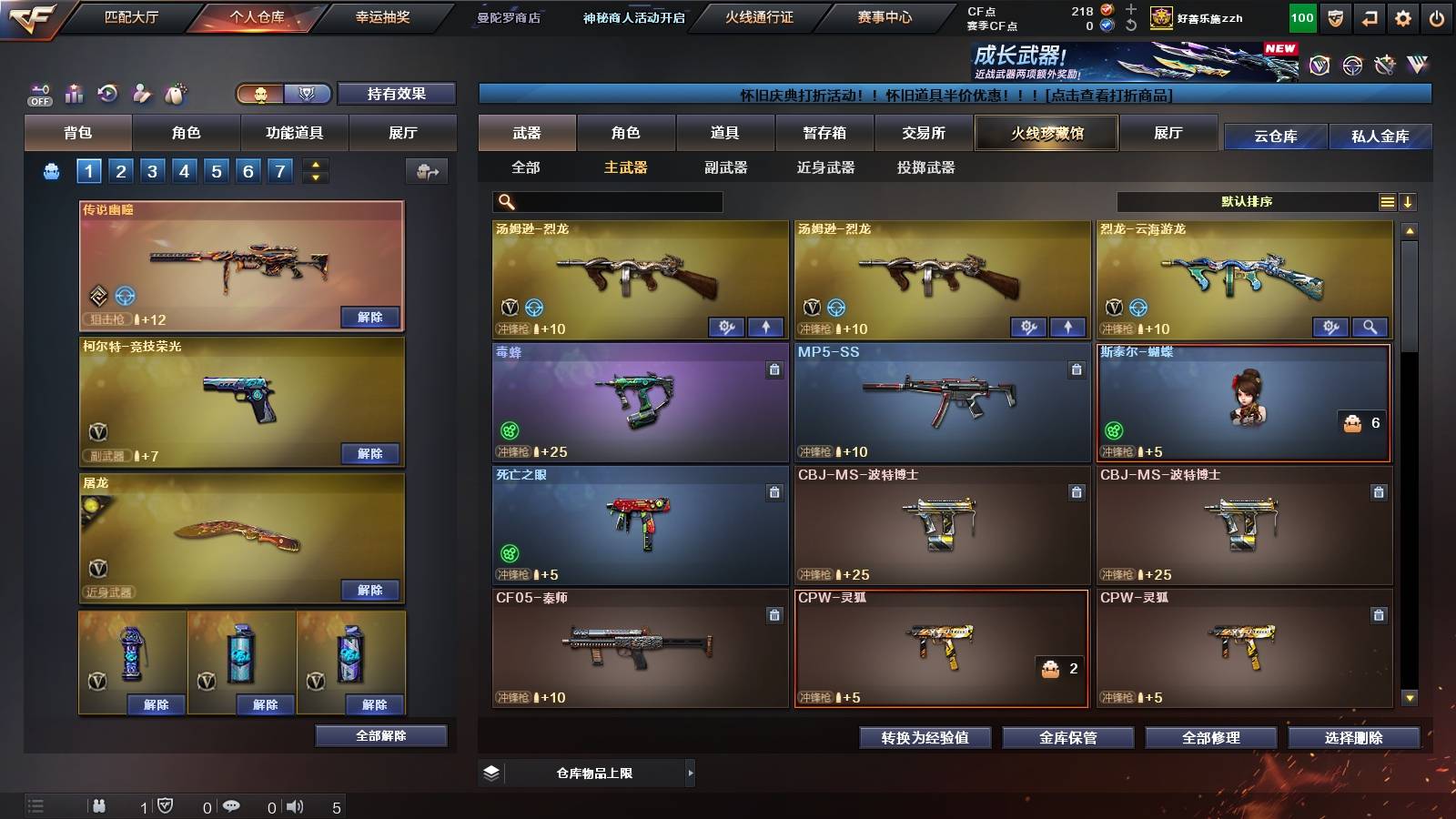Click the magnifier preview icon on 烈龙-云海游龙
Screen dimensions: 1456x819
(1371, 327)
